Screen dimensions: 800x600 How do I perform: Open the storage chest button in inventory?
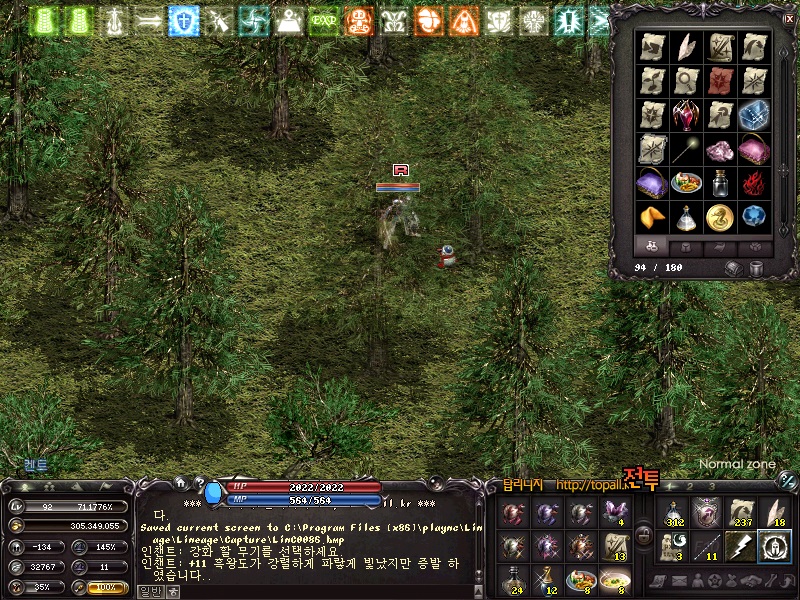[x=732, y=268]
